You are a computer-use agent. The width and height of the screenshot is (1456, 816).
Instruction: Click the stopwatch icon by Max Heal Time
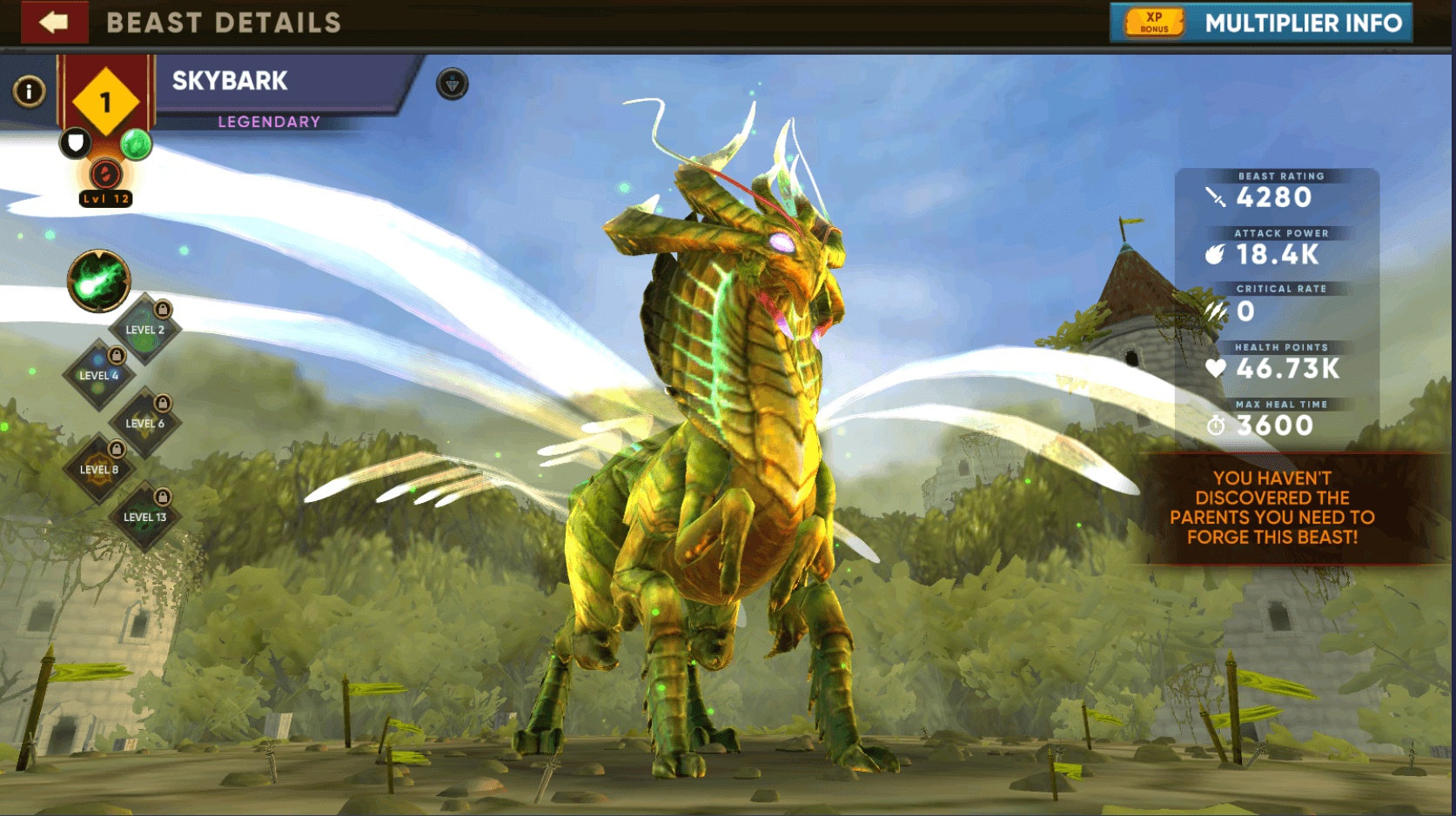coord(1216,425)
